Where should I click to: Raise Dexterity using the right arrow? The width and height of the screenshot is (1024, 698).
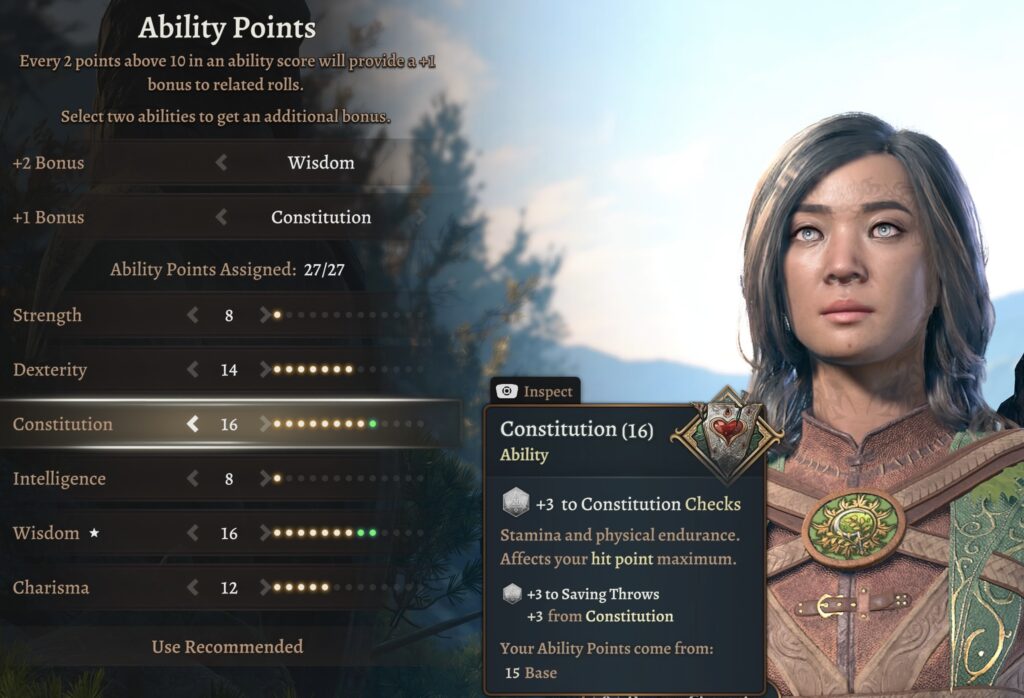[x=264, y=370]
